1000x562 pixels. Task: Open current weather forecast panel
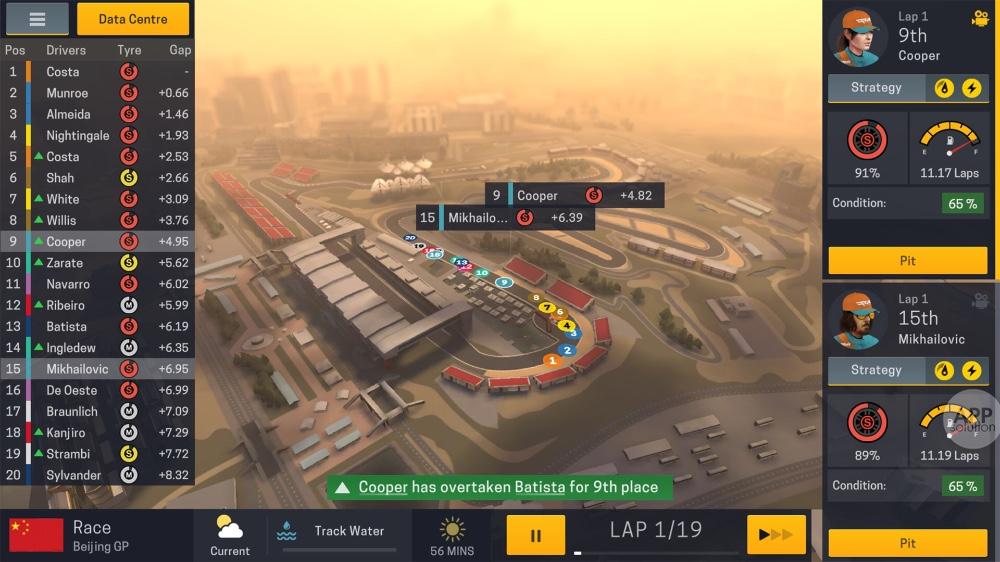pyautogui.click(x=230, y=535)
